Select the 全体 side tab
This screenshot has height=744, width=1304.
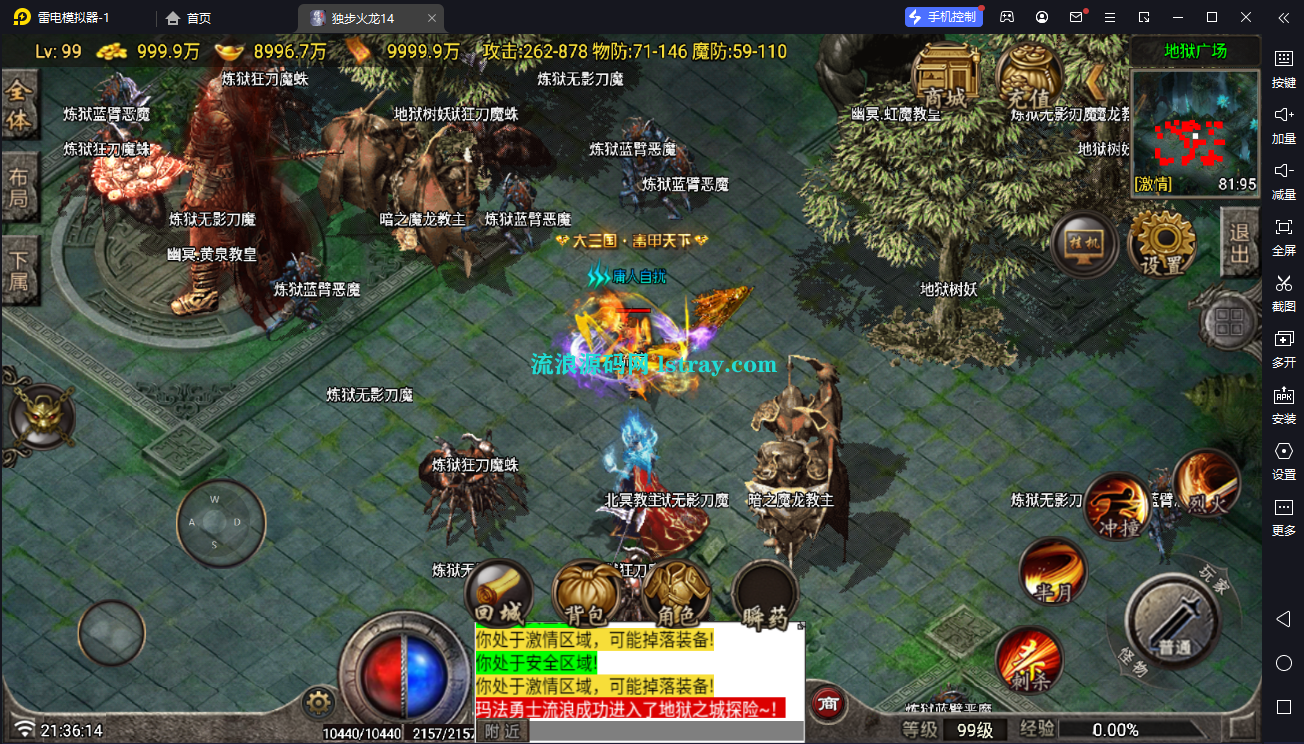tap(19, 105)
